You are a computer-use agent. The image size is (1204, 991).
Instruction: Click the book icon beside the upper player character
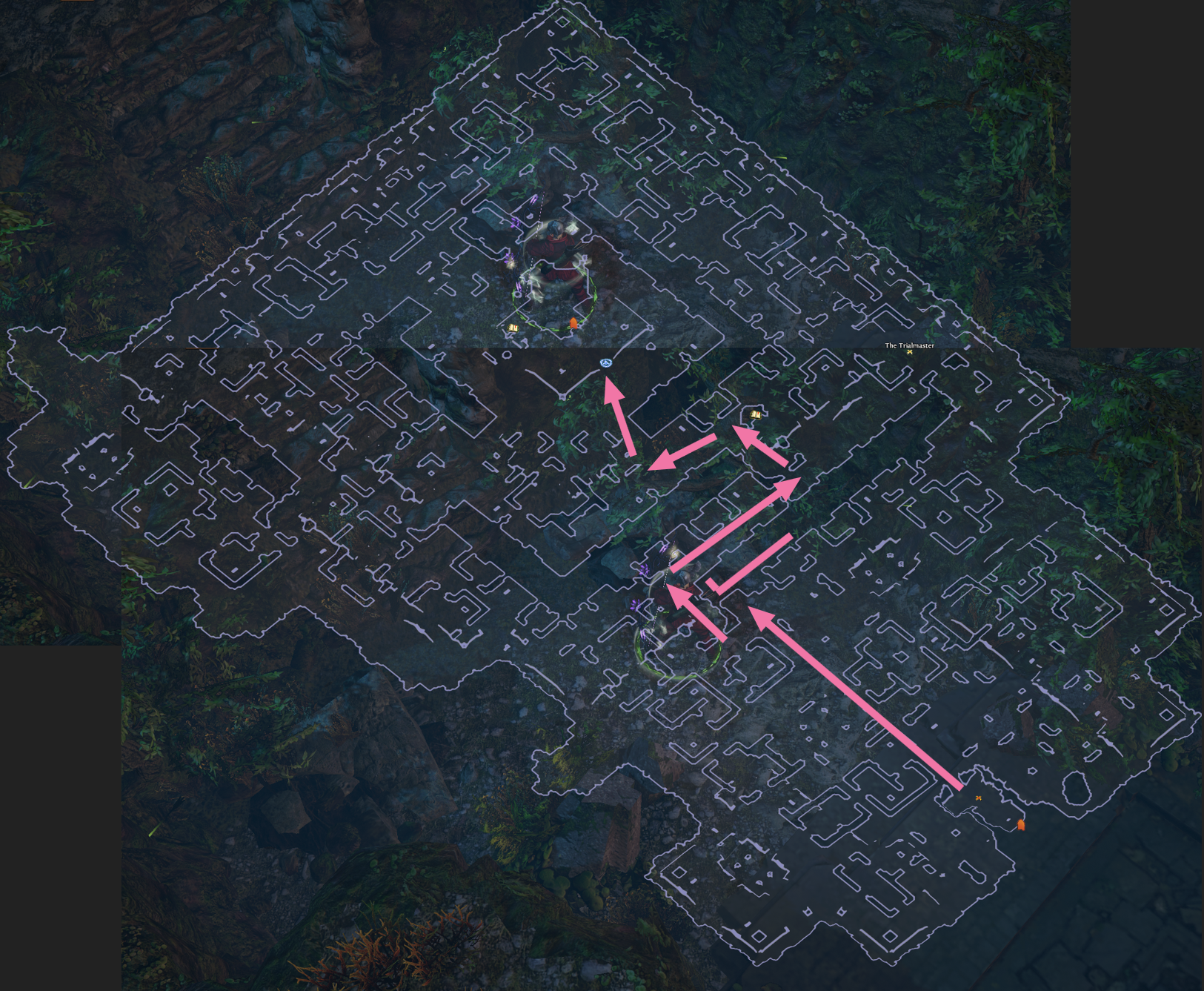pos(512,328)
